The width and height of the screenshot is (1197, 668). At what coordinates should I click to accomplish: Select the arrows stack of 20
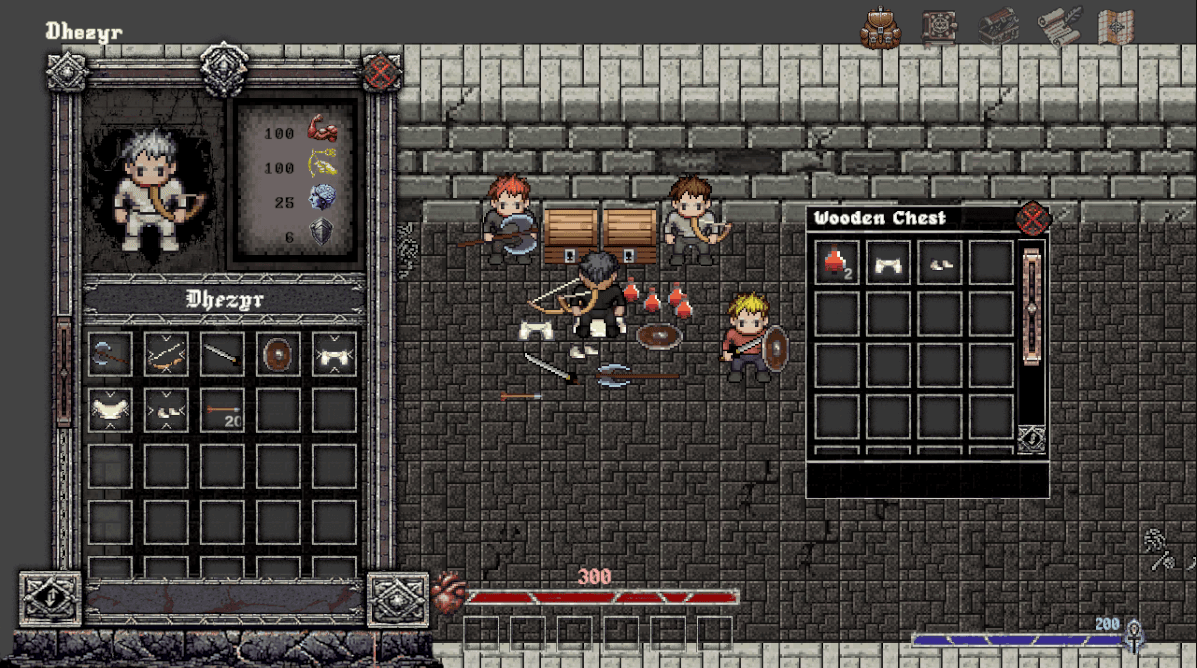[x=222, y=410]
